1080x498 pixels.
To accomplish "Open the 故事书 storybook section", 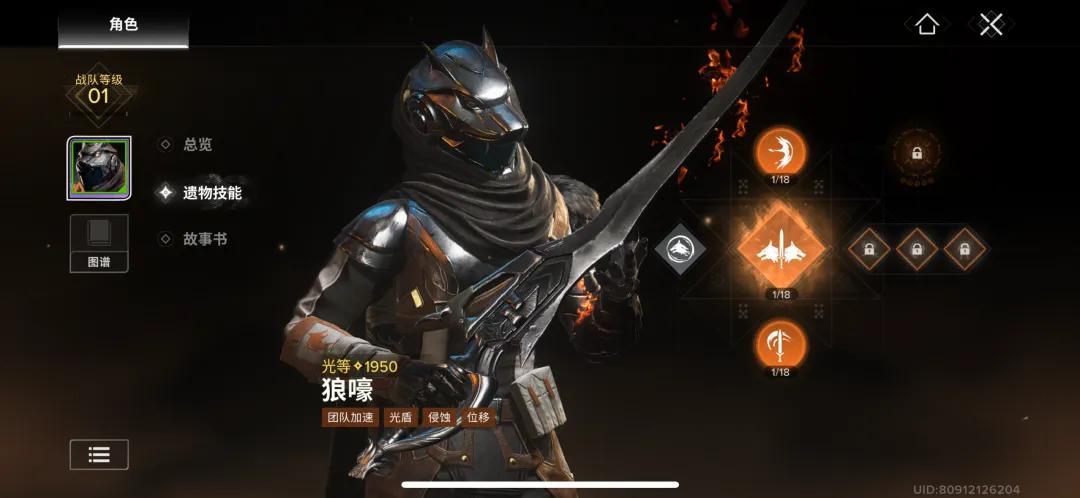I will tap(204, 239).
